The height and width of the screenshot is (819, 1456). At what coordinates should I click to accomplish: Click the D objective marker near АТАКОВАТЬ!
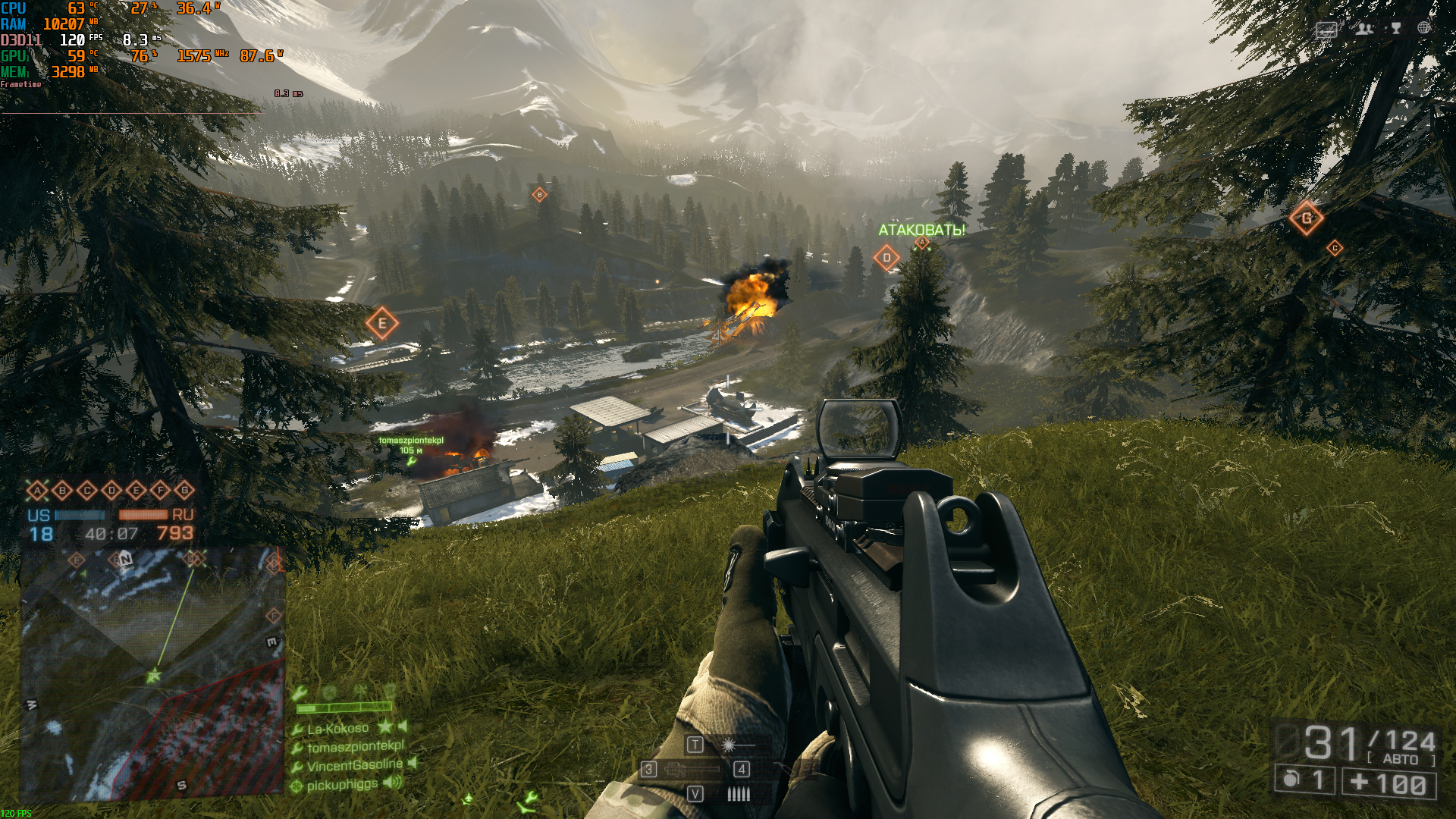pos(886,258)
